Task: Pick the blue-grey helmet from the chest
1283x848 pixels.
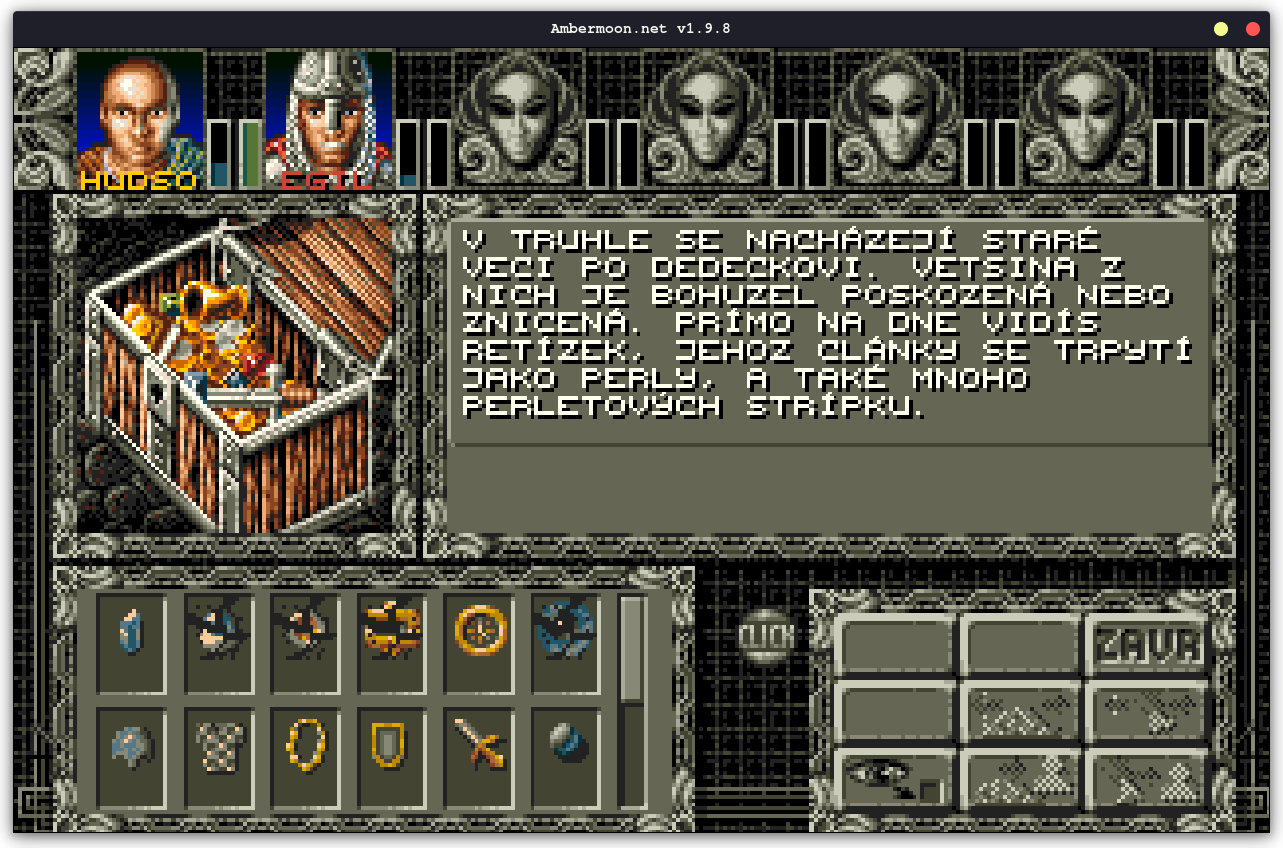Action: (132, 746)
